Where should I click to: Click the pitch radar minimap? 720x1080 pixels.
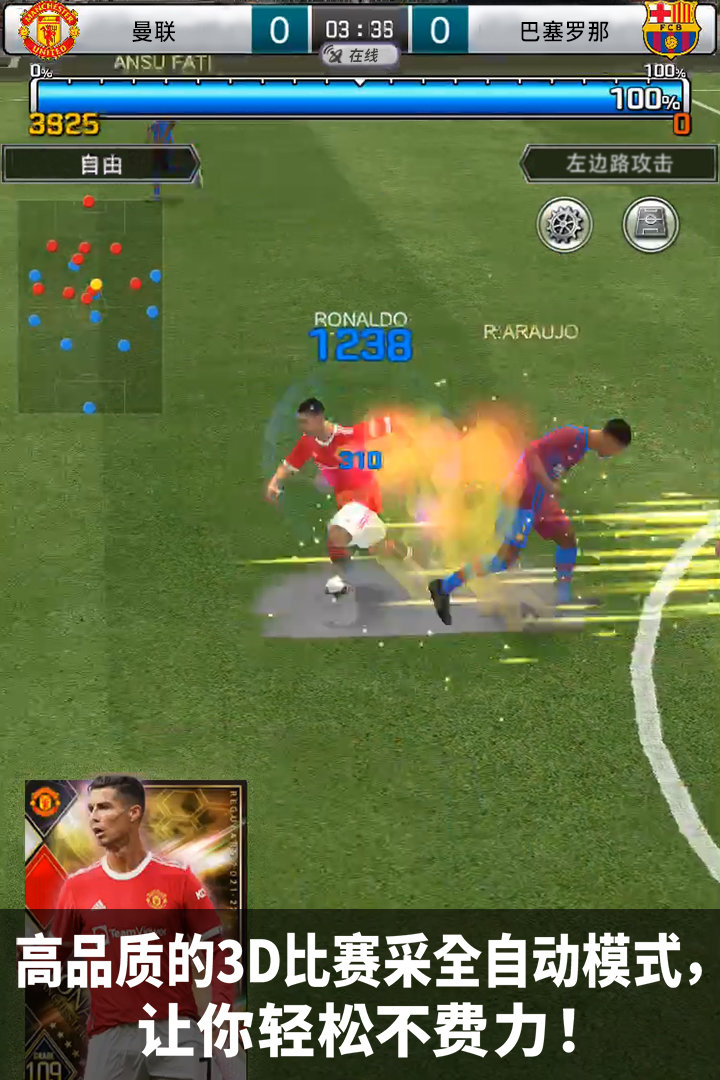point(90,305)
